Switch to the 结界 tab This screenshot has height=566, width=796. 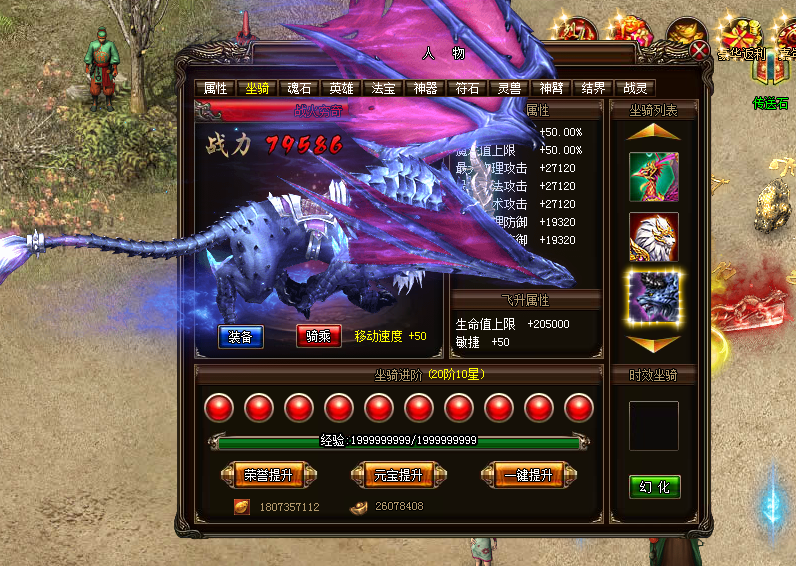click(x=593, y=88)
